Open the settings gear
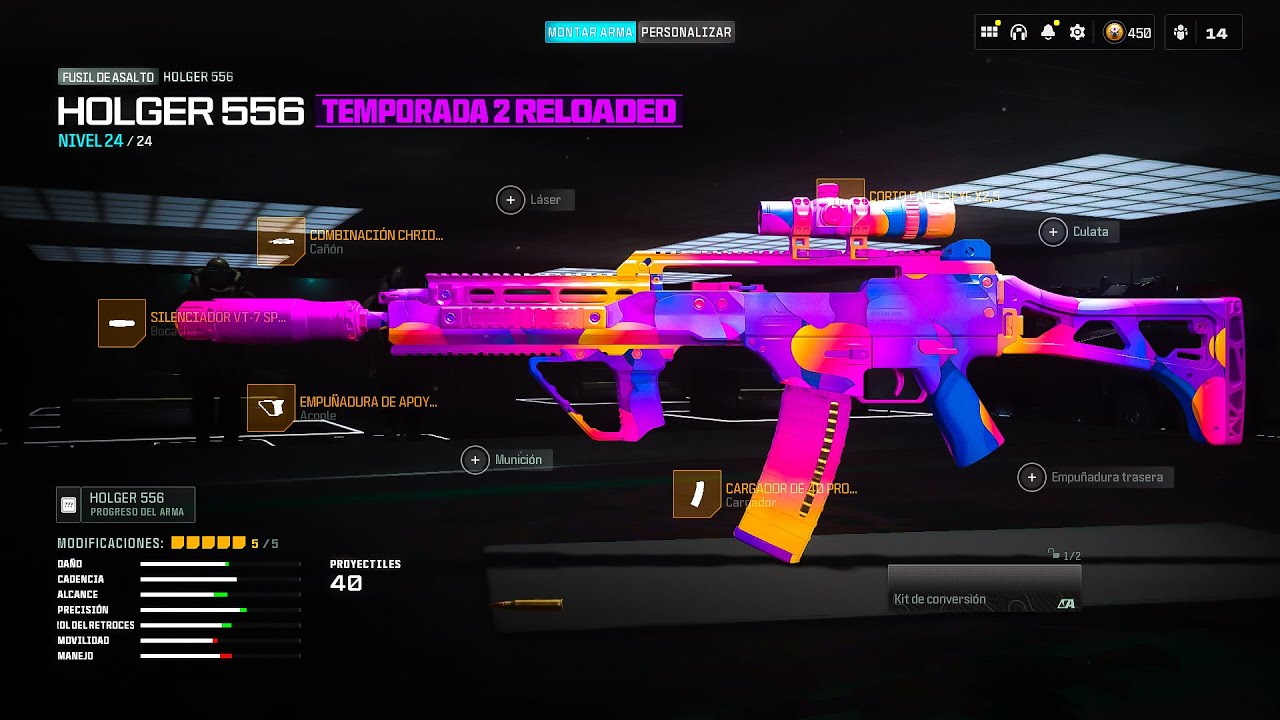 (x=1077, y=32)
